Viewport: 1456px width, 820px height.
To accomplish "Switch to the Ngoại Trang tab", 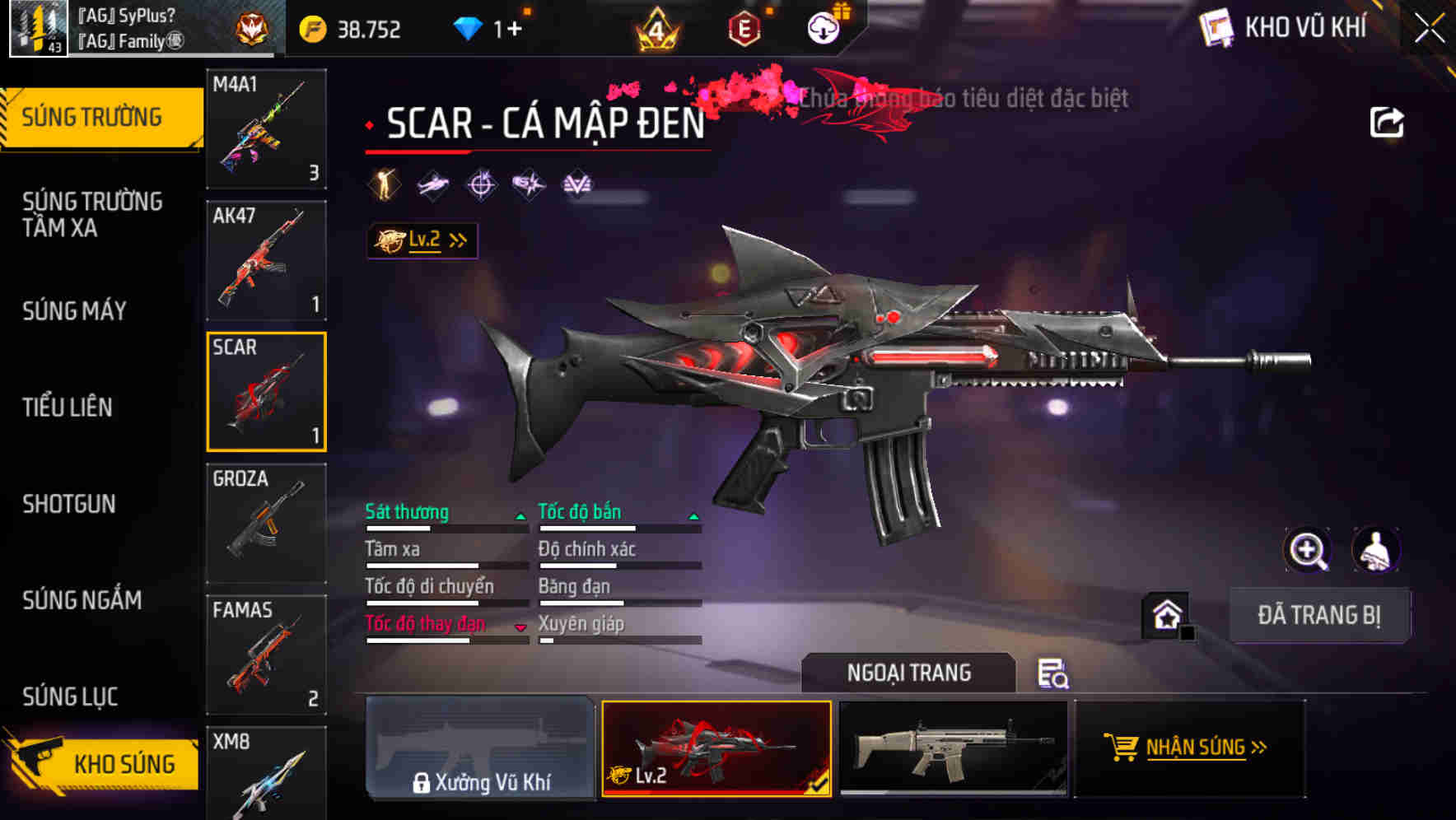I will point(909,673).
